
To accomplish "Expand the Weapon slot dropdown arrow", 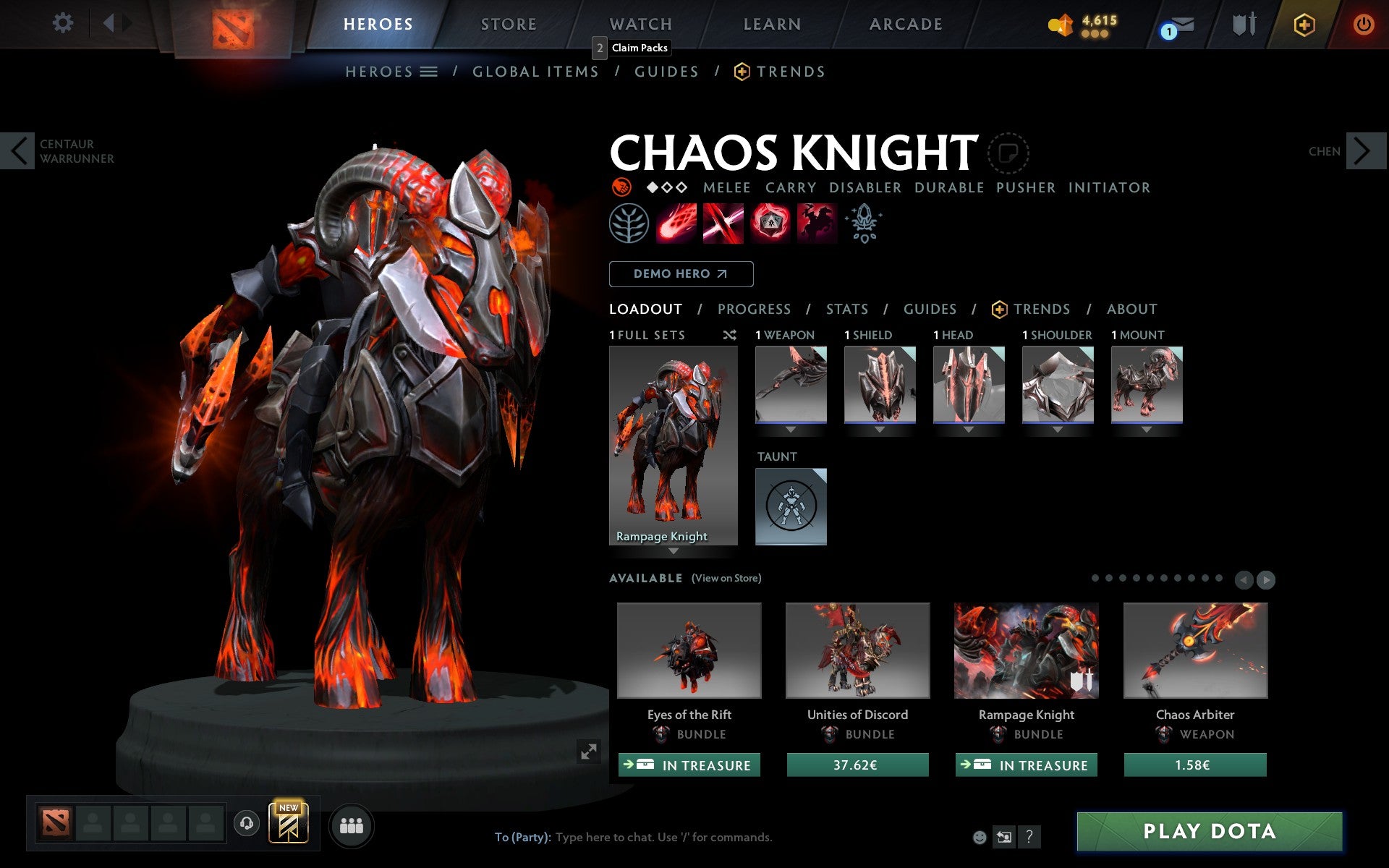I will (791, 428).
